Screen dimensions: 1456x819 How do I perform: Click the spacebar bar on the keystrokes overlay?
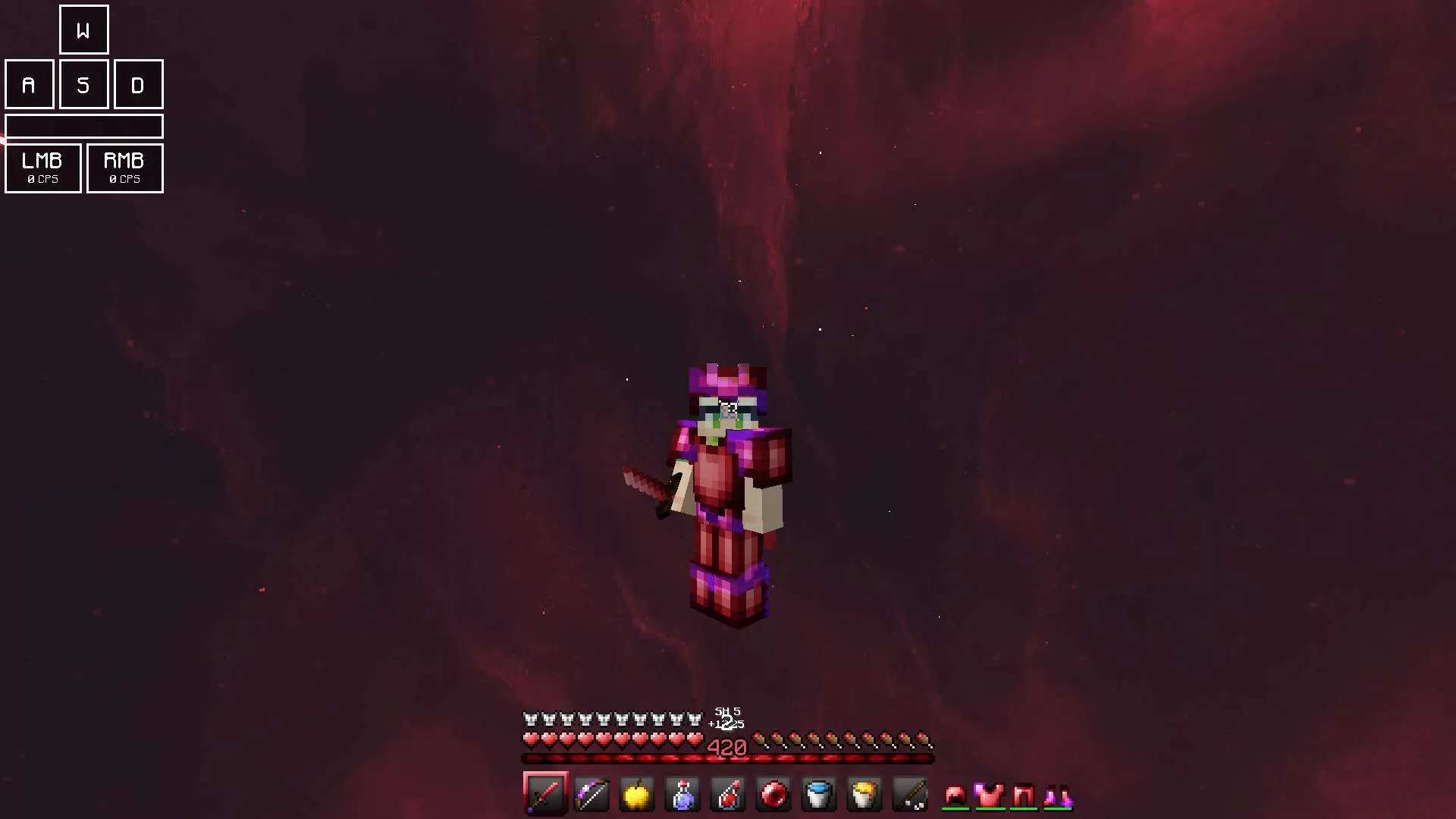[x=84, y=126]
